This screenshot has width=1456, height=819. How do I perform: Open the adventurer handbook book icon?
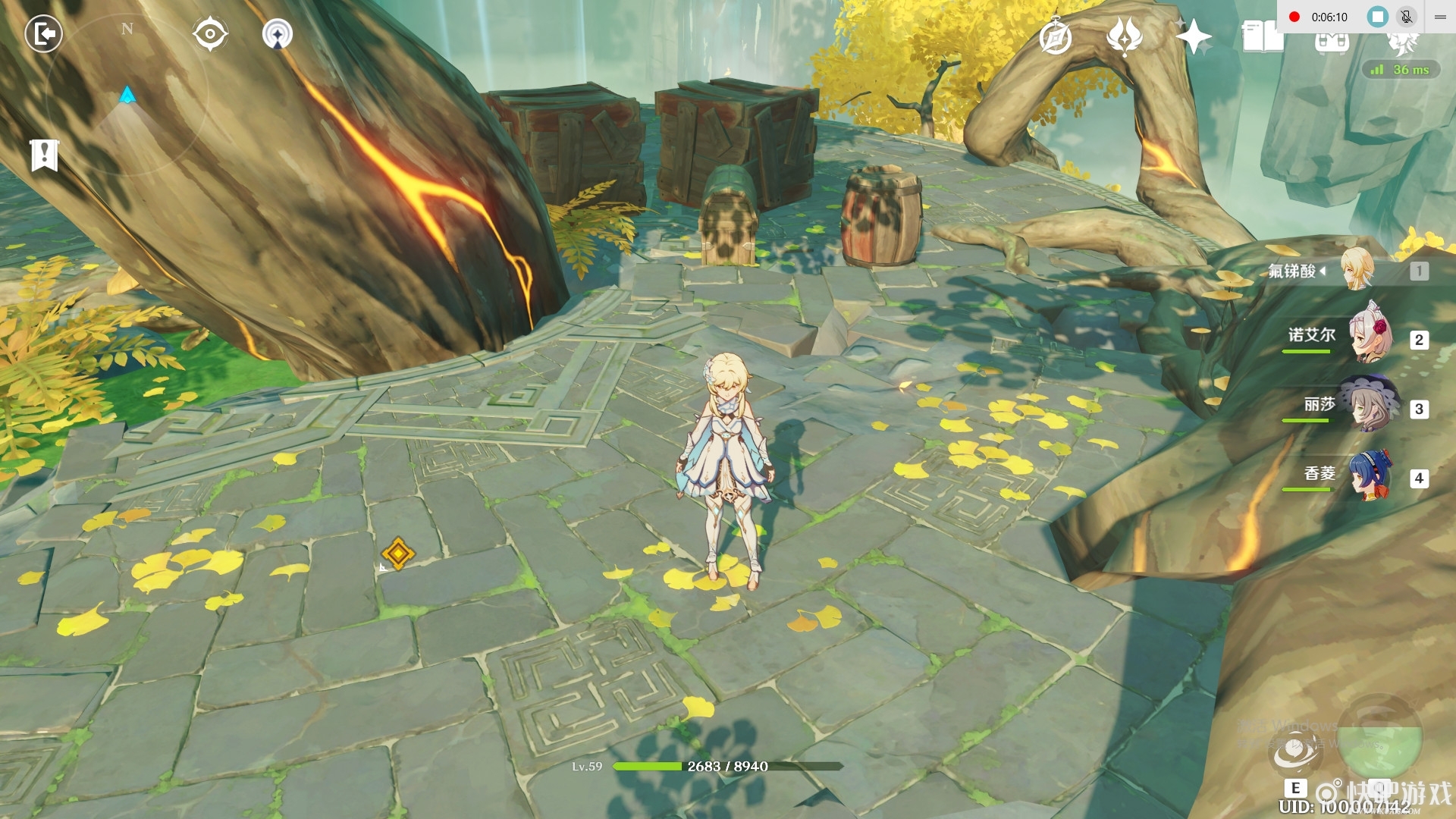point(1262,36)
